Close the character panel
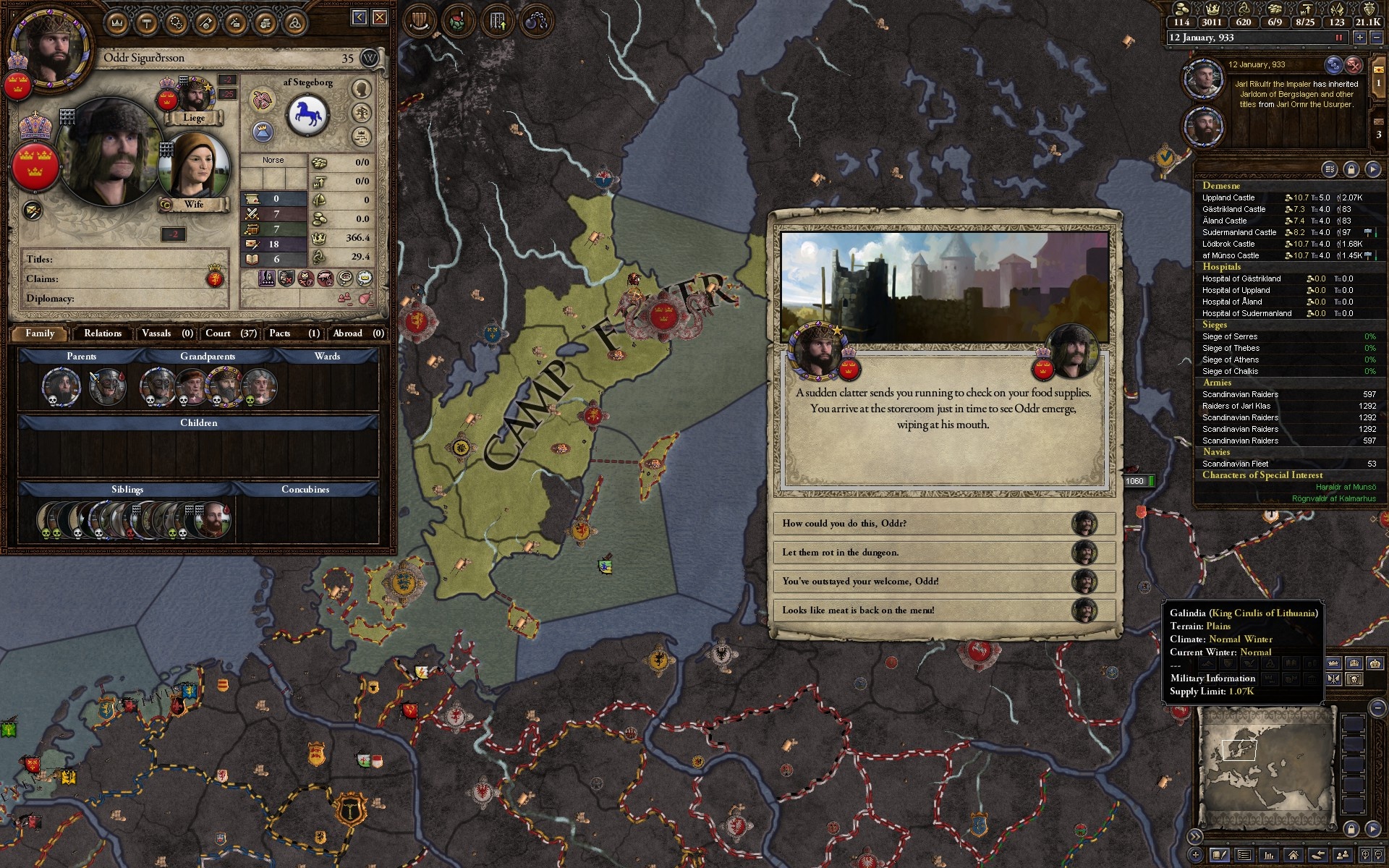Viewport: 1389px width, 868px height. click(x=380, y=17)
